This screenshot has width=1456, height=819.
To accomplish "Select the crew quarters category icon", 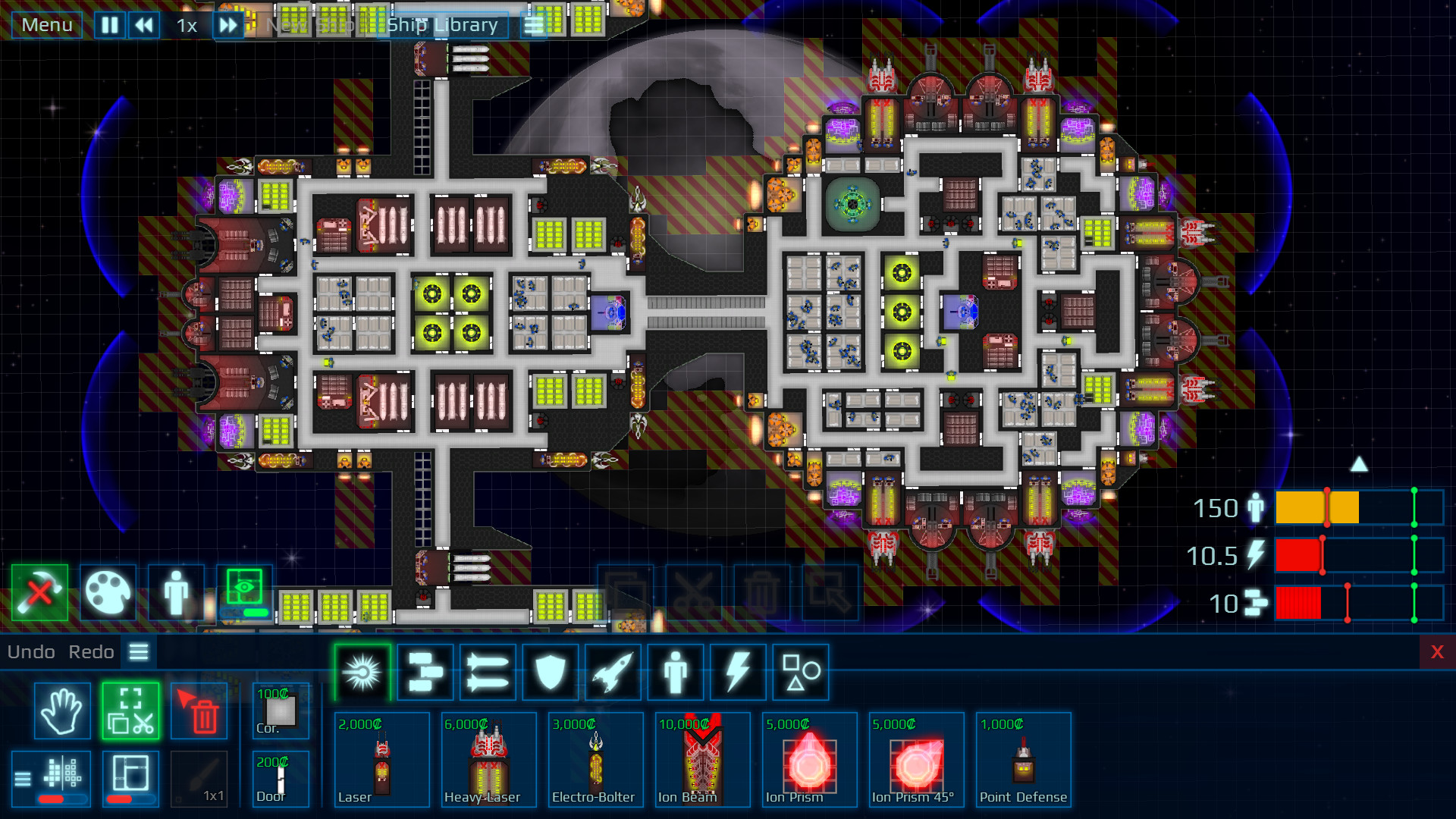I will 674,672.
